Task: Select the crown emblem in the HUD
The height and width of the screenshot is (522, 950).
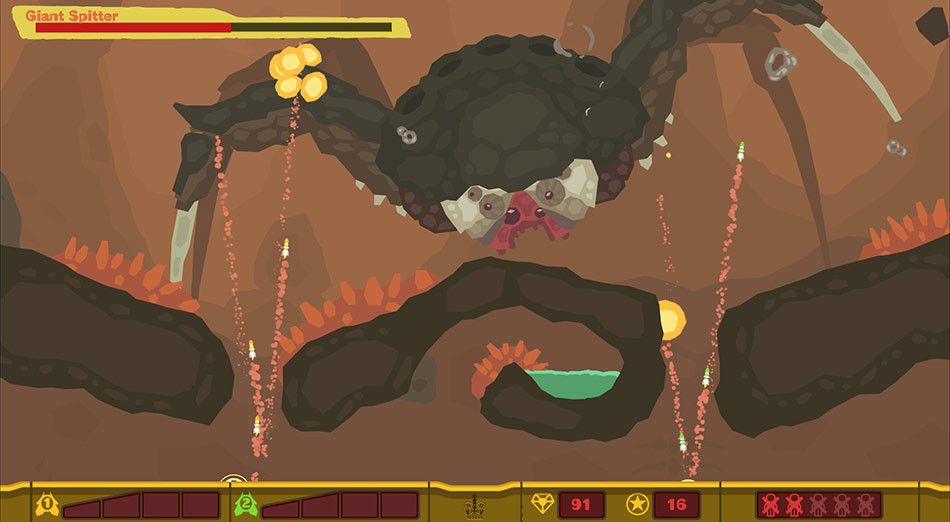Action: [x=476, y=508]
